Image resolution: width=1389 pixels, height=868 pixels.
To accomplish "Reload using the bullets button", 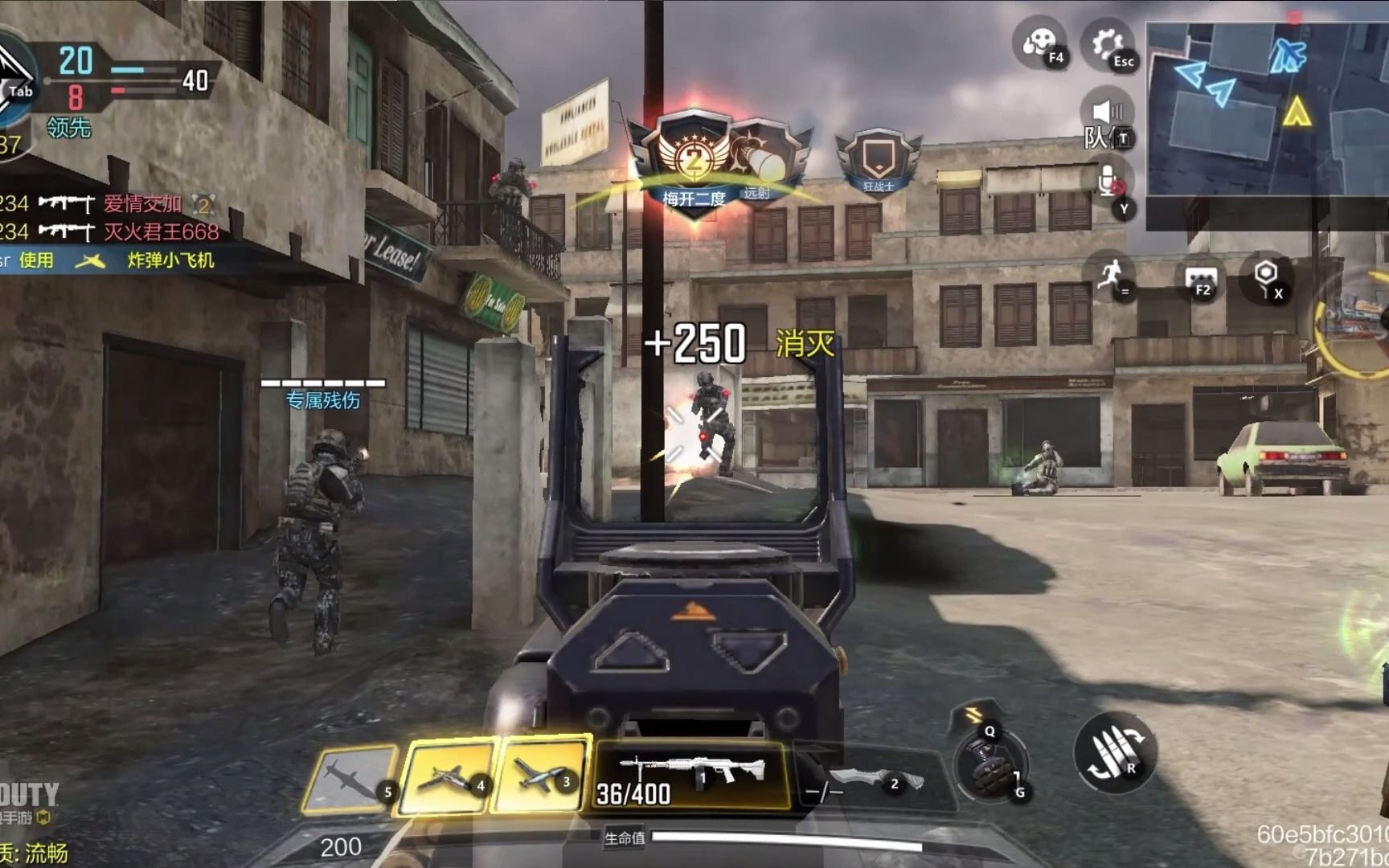I will tap(1115, 753).
